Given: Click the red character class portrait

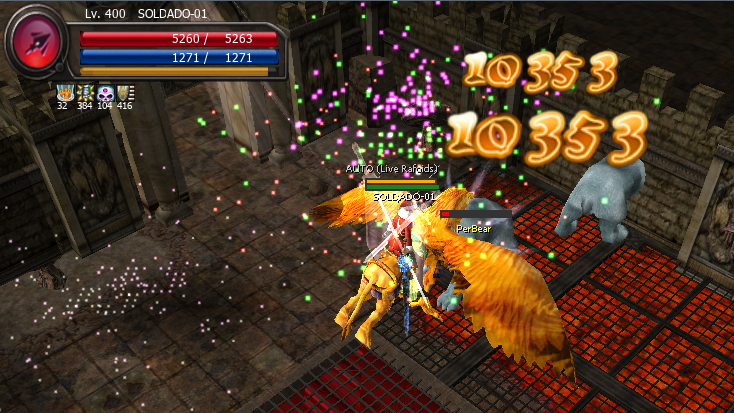Looking at the screenshot, I should 37,45.
